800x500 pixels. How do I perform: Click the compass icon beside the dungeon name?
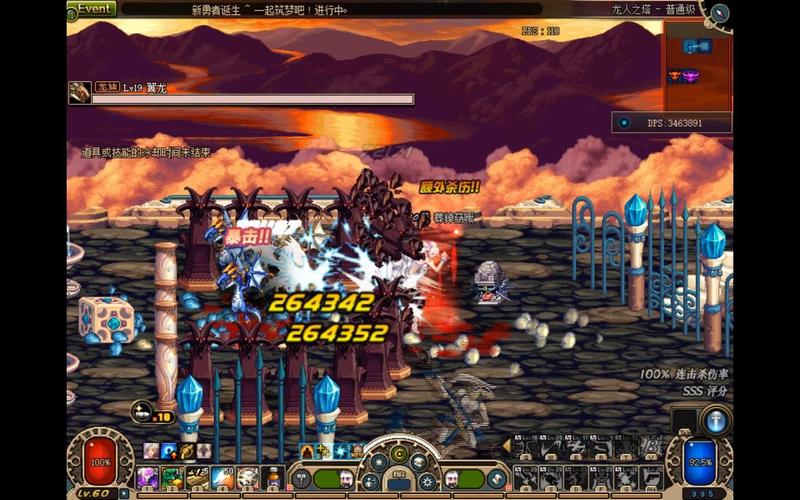(717, 12)
